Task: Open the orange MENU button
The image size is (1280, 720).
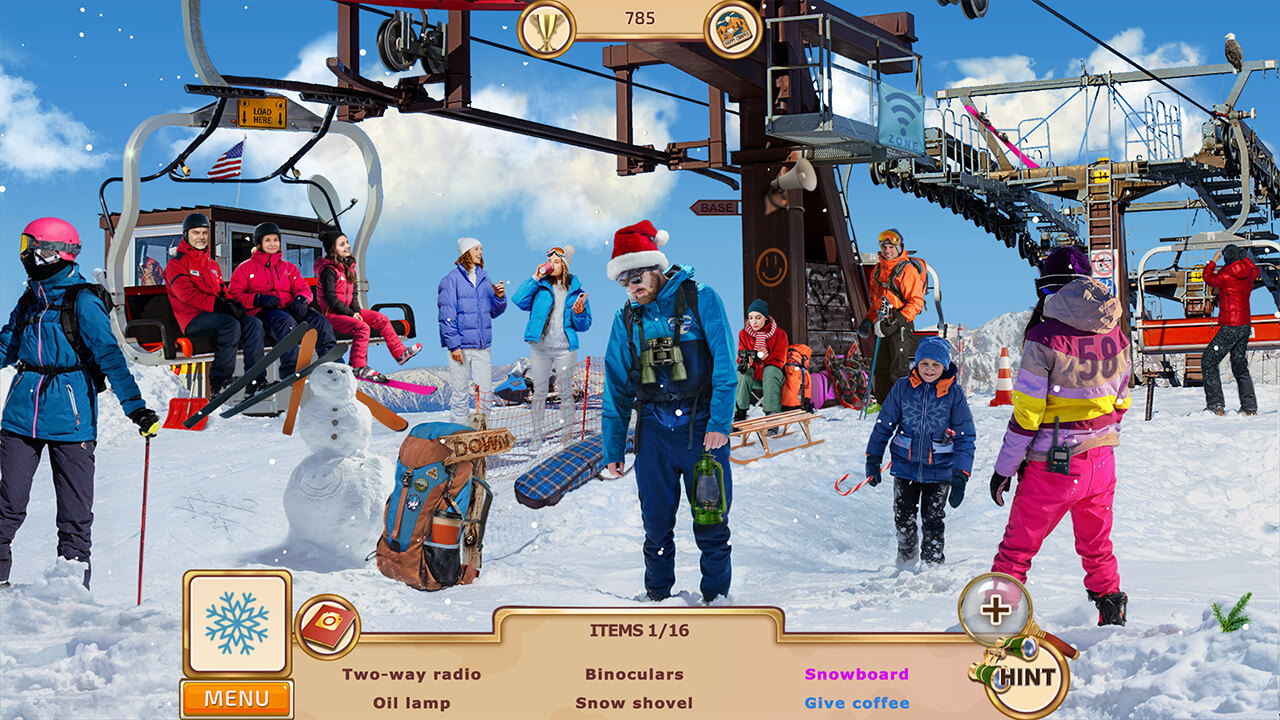Action: pyautogui.click(x=237, y=698)
